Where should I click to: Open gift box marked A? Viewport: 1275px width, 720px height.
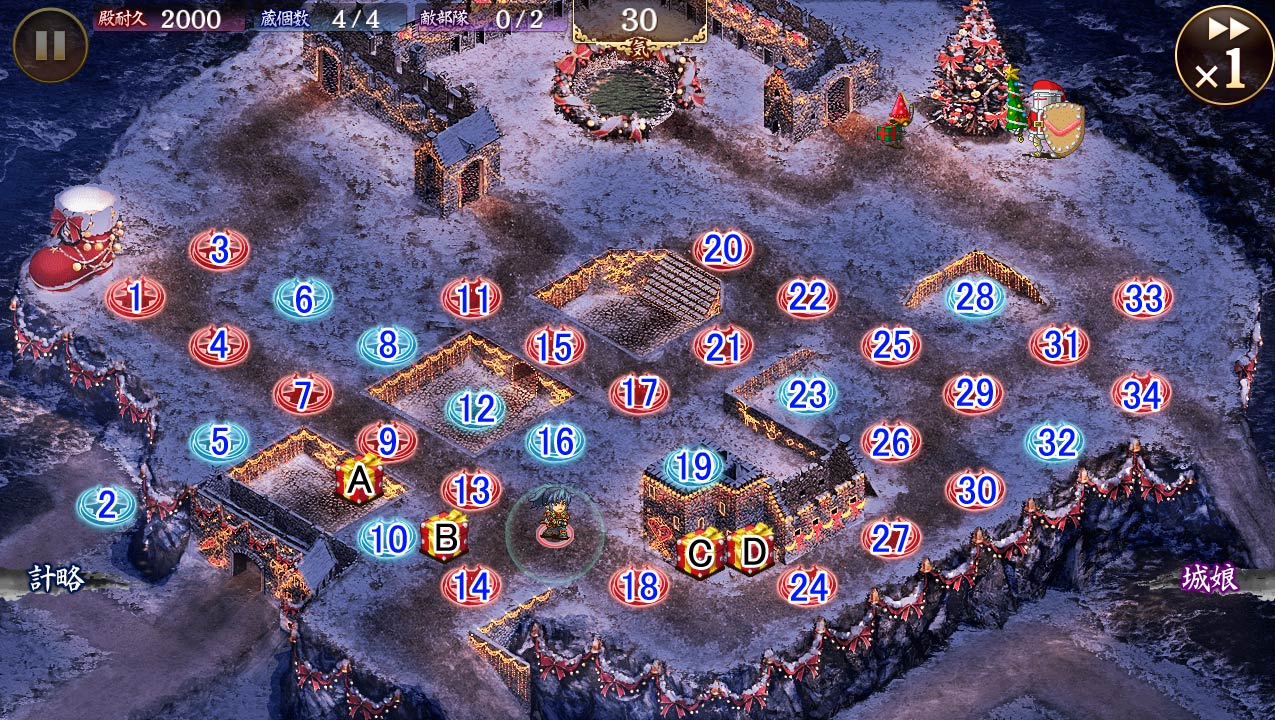click(360, 482)
